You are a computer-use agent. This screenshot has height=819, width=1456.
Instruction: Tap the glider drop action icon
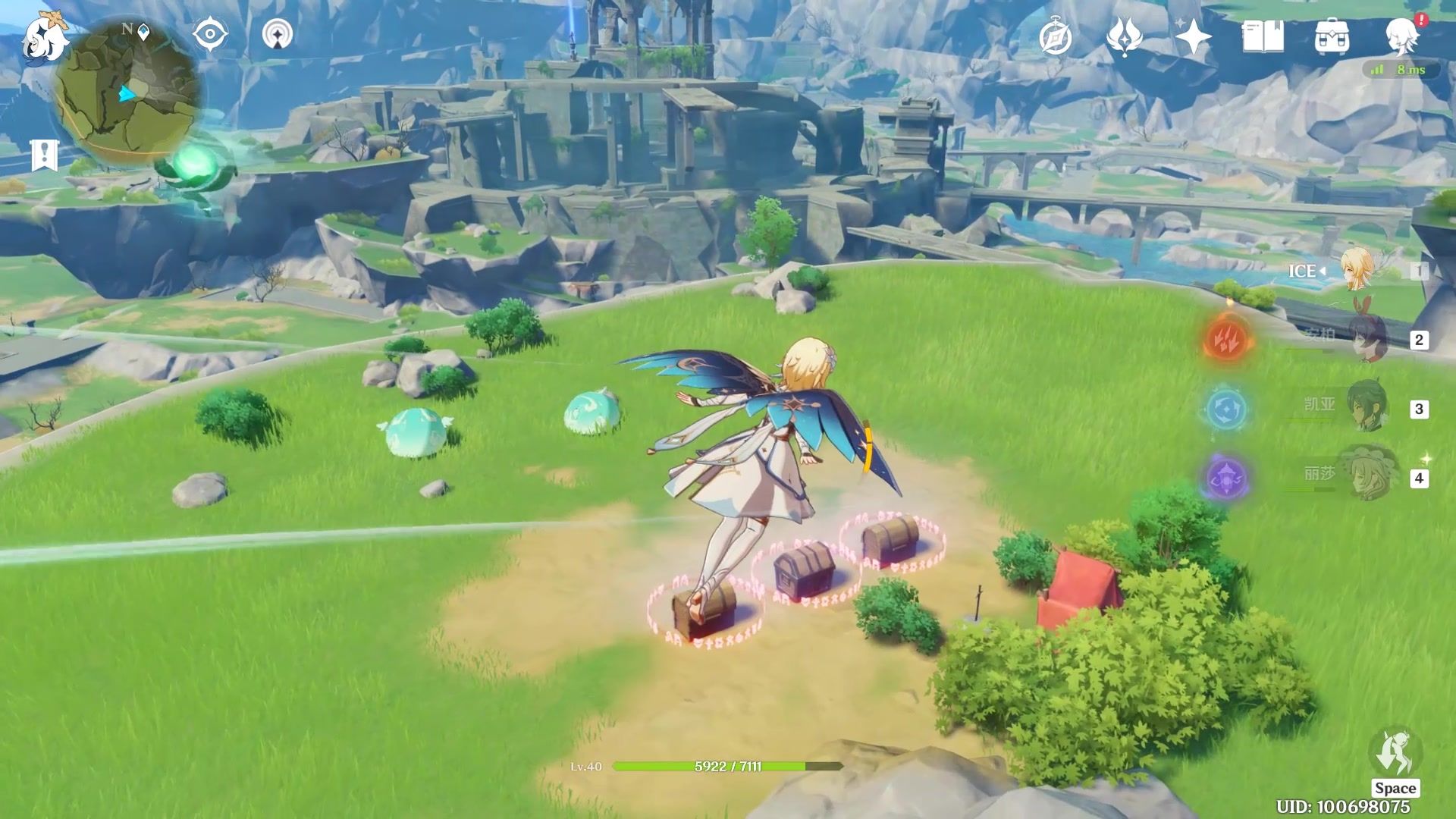(x=1395, y=754)
